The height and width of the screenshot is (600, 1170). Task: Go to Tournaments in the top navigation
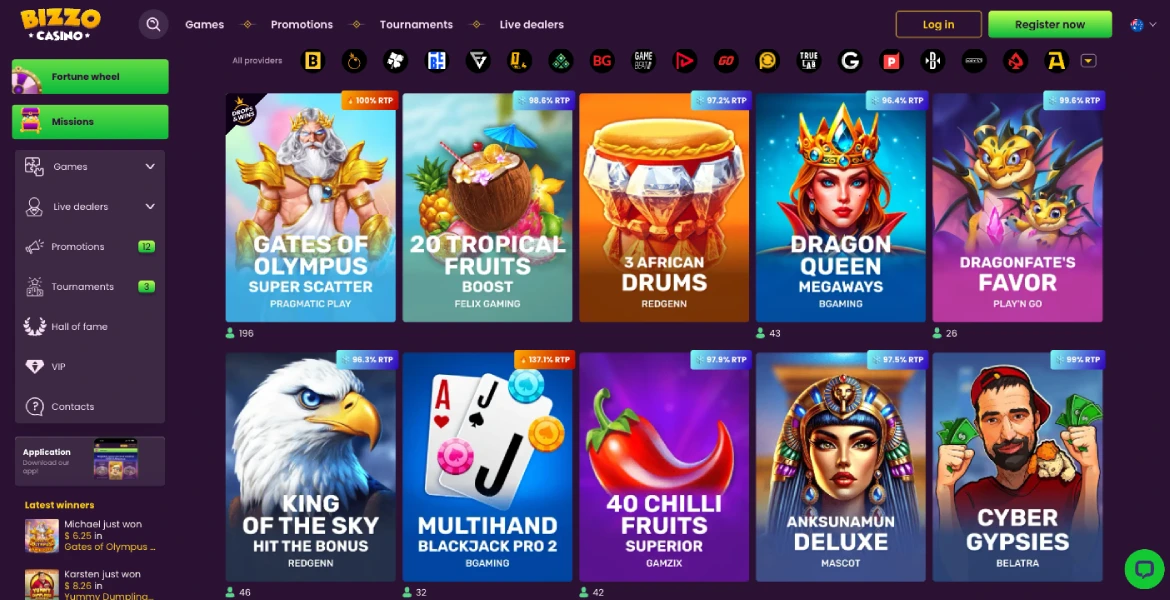click(416, 24)
